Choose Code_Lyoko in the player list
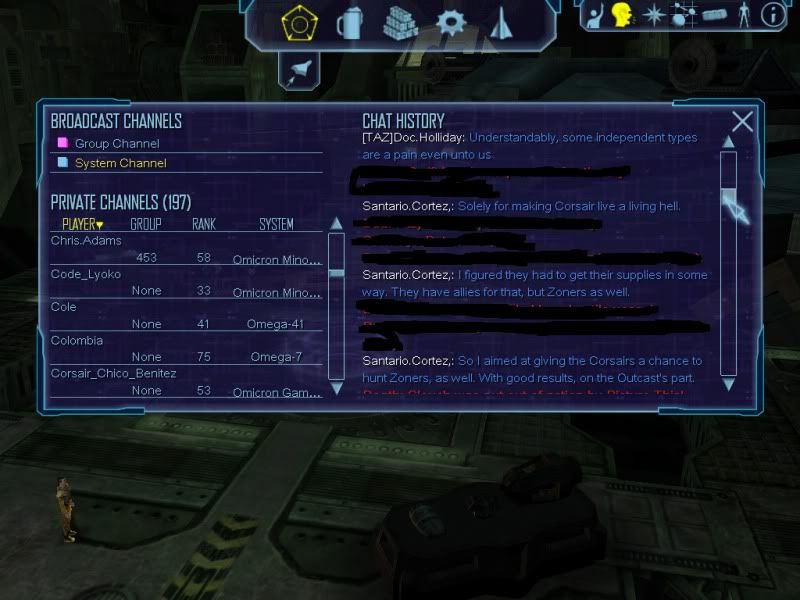Screen dimensions: 800x600 pos(86,273)
